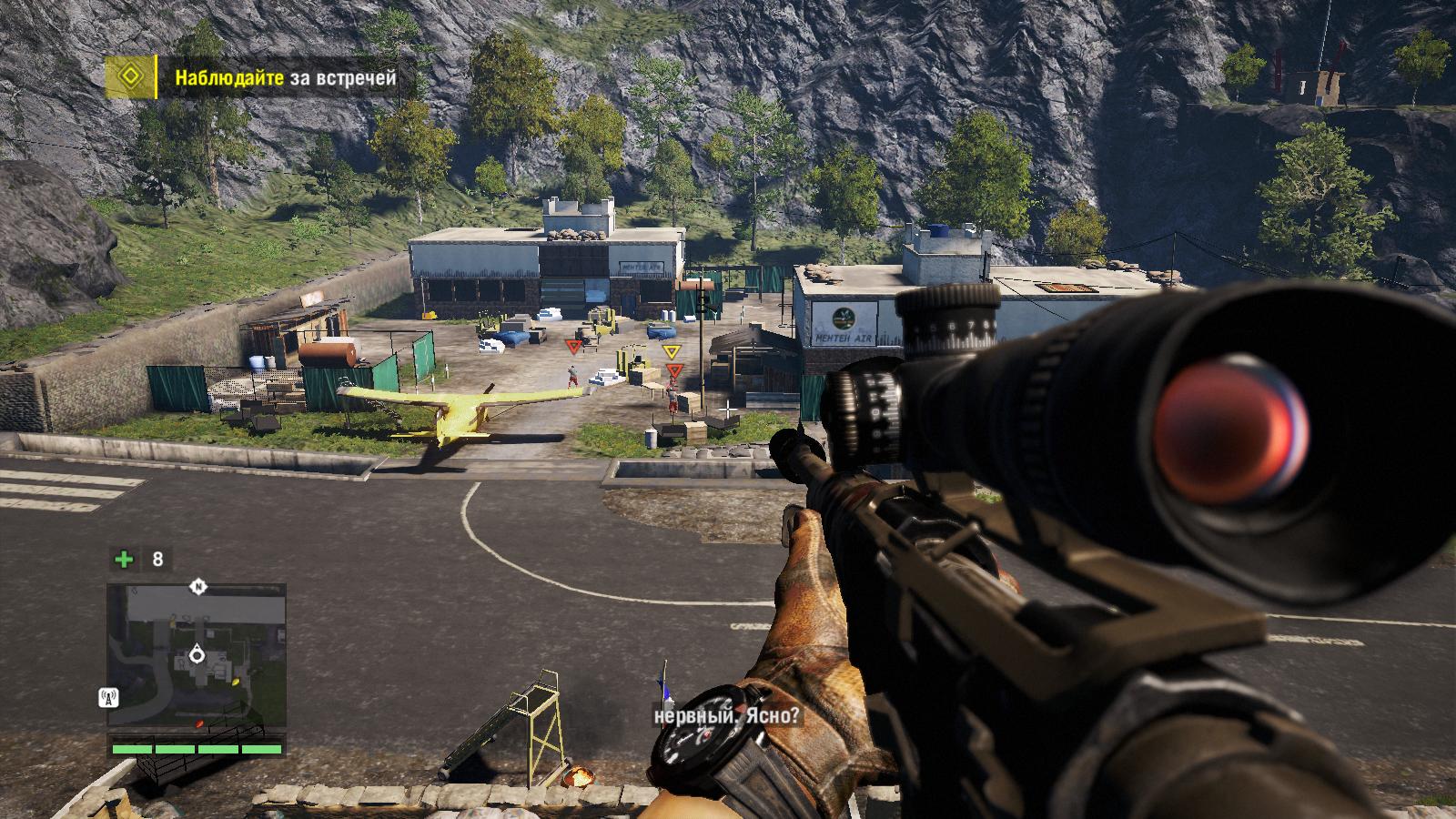Viewport: 1456px width, 819px height.
Task: Click the north N compass marker
Action: [x=197, y=587]
